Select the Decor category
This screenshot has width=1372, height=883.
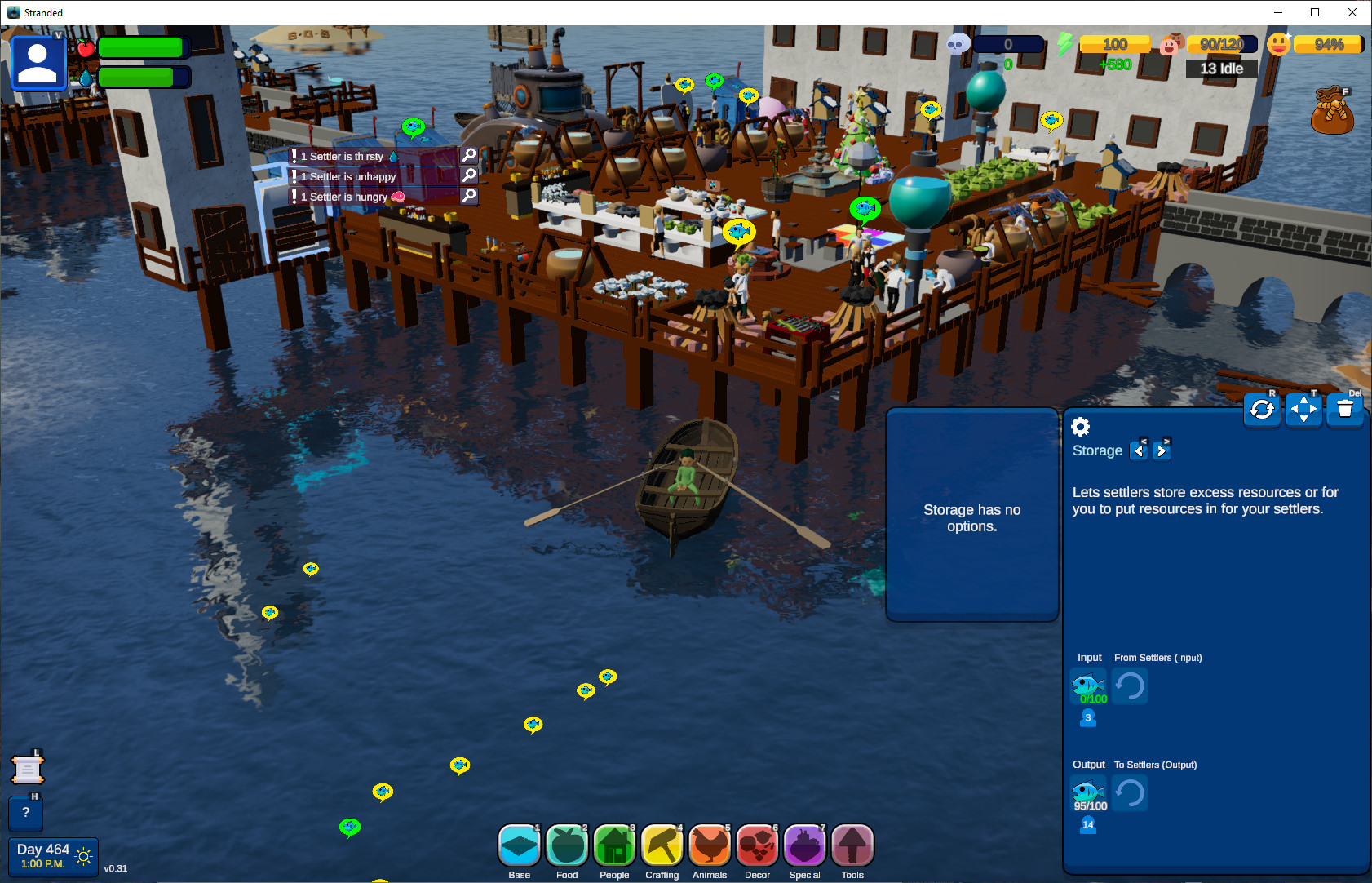pyautogui.click(x=757, y=846)
